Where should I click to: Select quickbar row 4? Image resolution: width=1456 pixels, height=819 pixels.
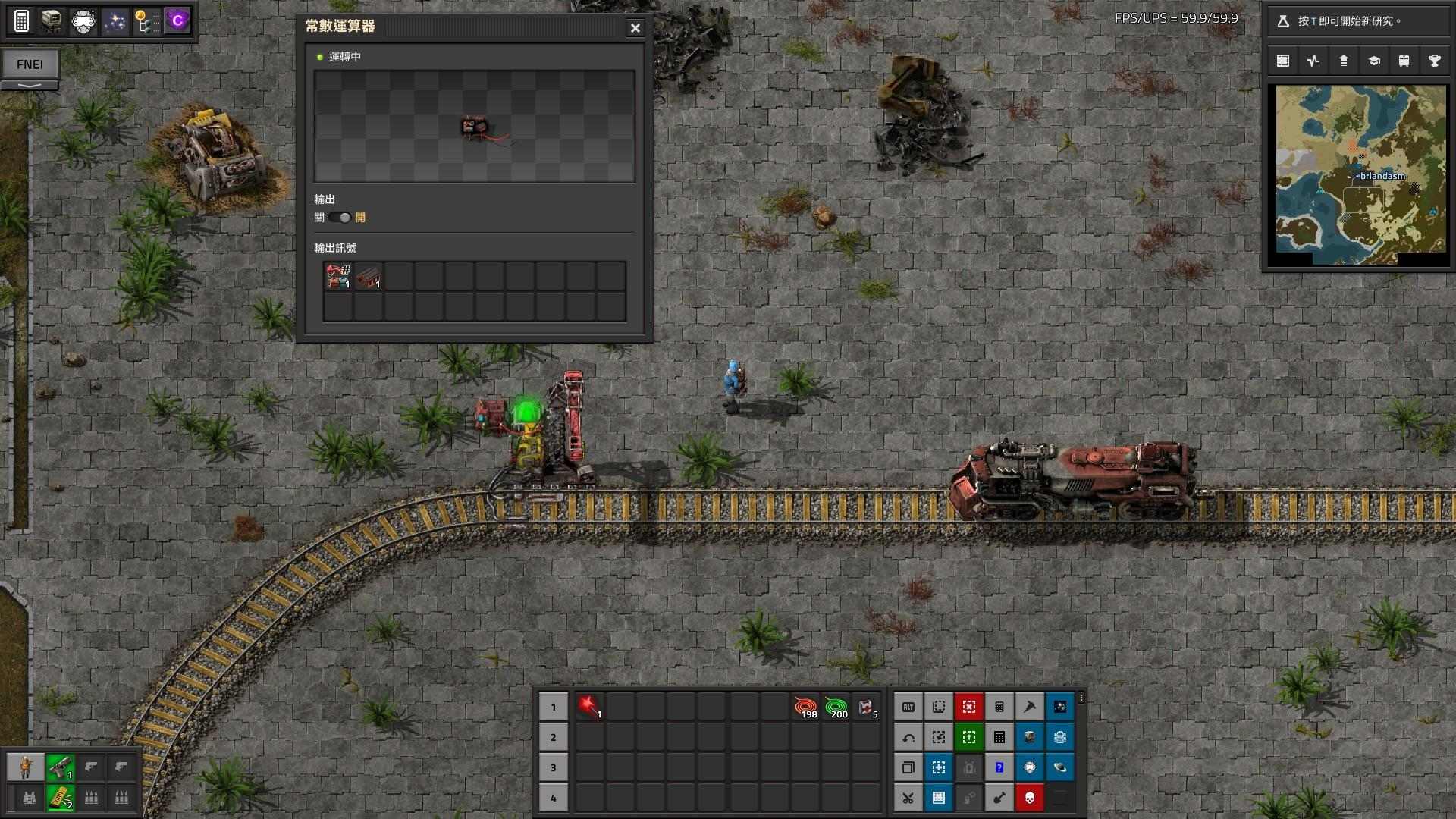pos(554,798)
